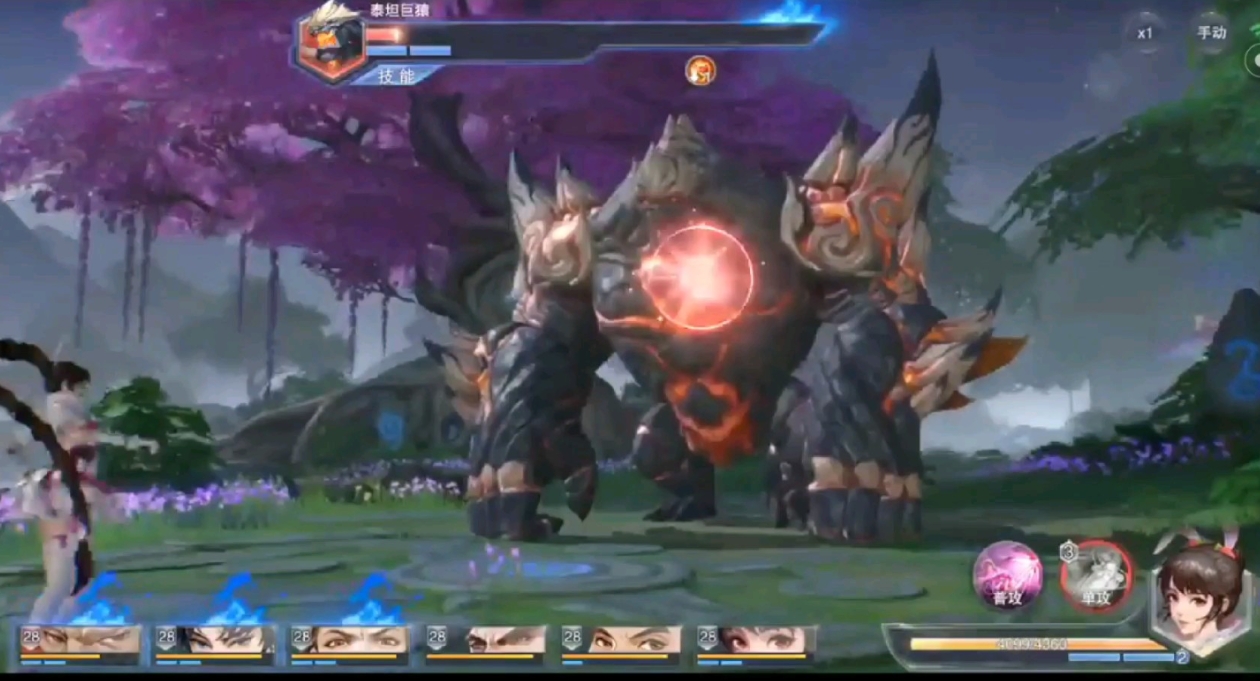1260x681 pixels.
Task: Inspect the orange buff icon under boss bar
Action: point(700,70)
